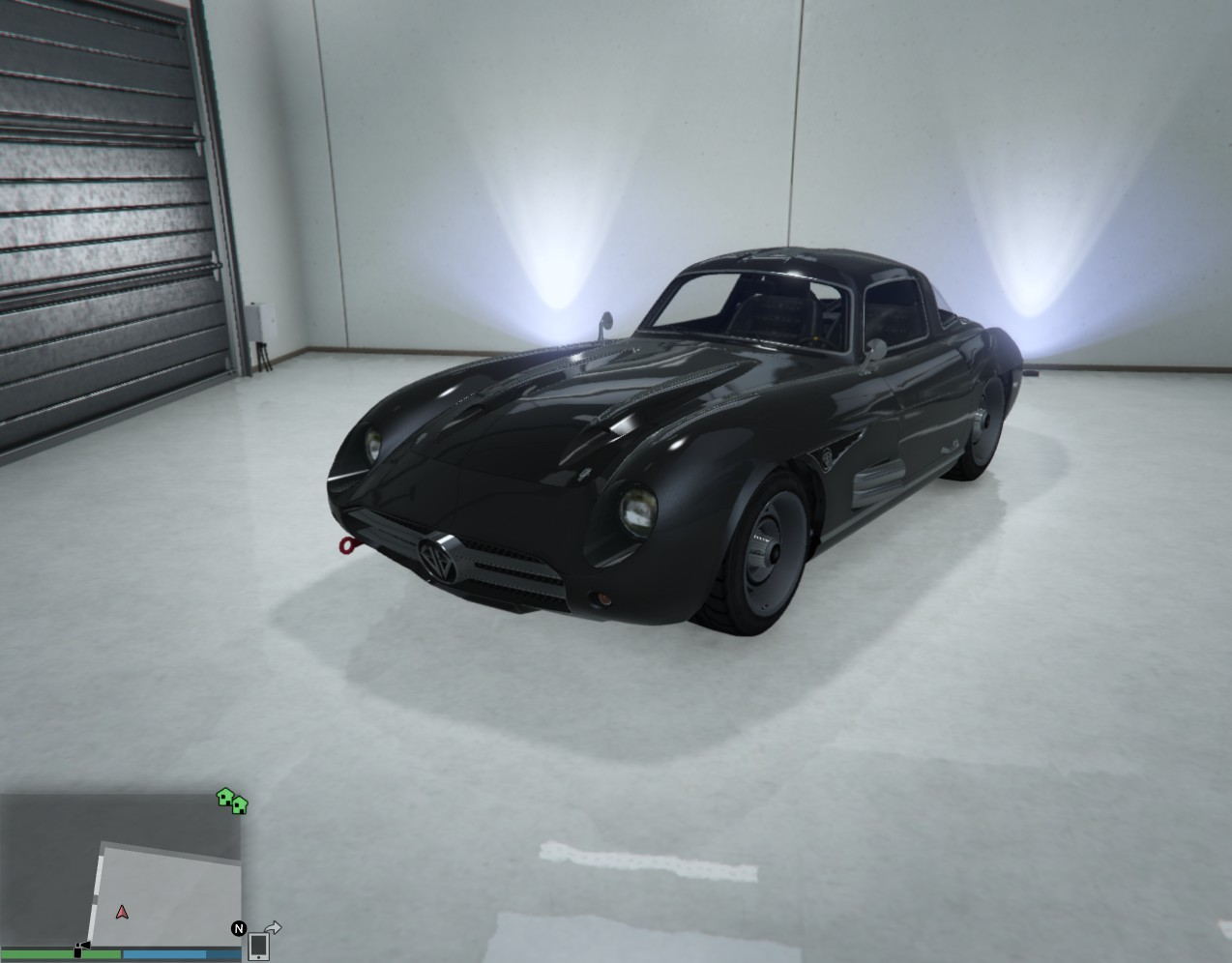
Task: Click the red player arrow on minimap
Action: (x=122, y=912)
